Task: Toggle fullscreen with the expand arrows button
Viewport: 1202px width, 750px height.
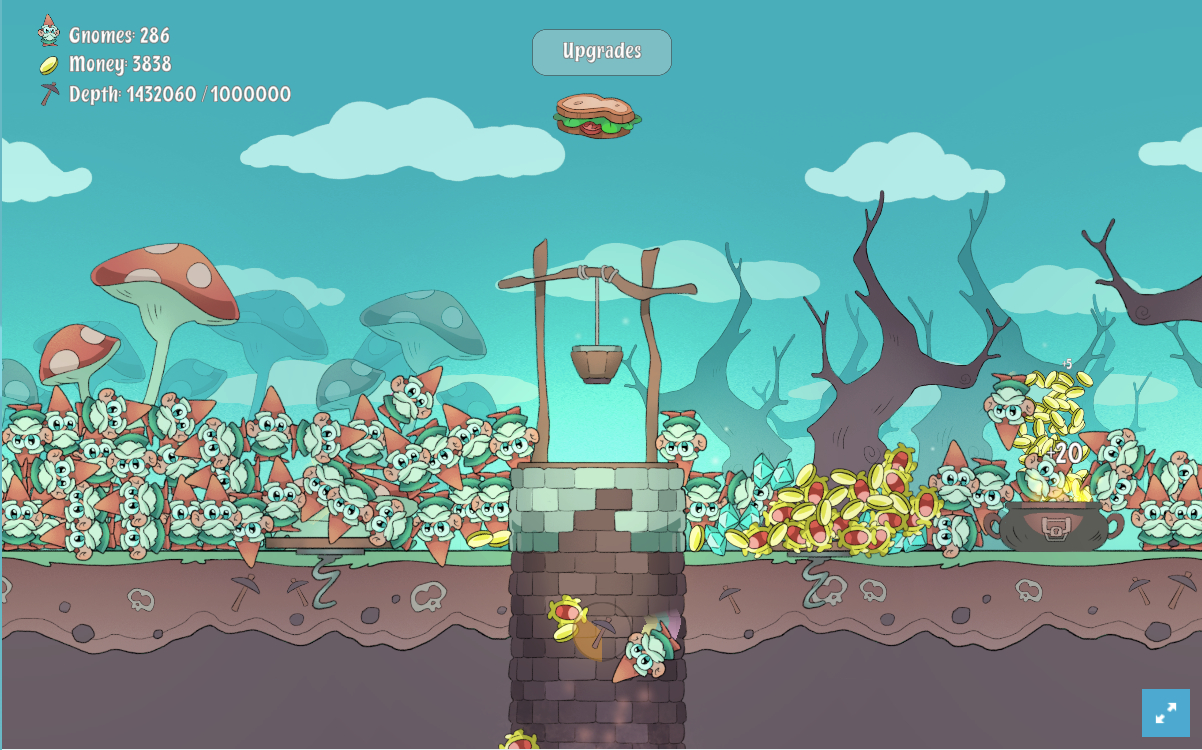Action: [1165, 713]
